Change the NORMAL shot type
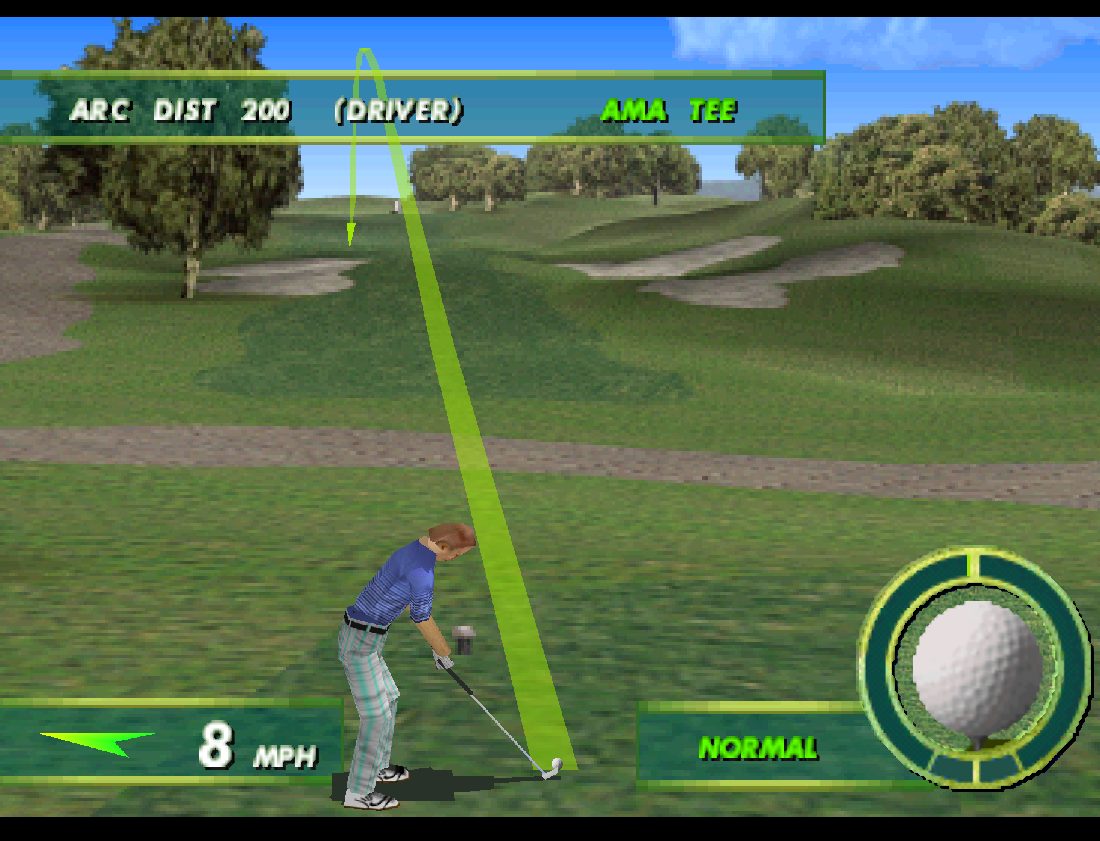Image resolution: width=1100 pixels, height=841 pixels. coord(758,747)
